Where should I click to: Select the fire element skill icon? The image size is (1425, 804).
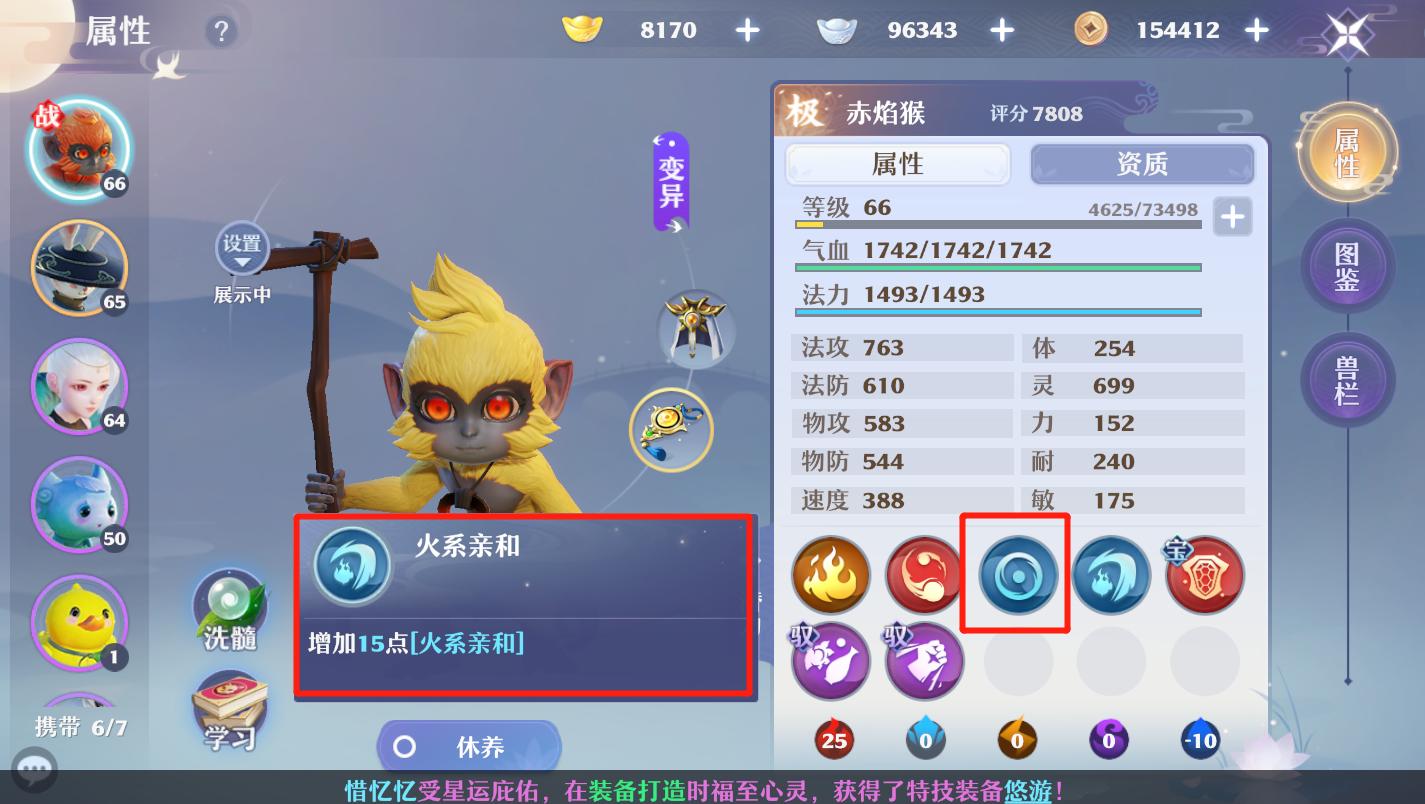830,575
